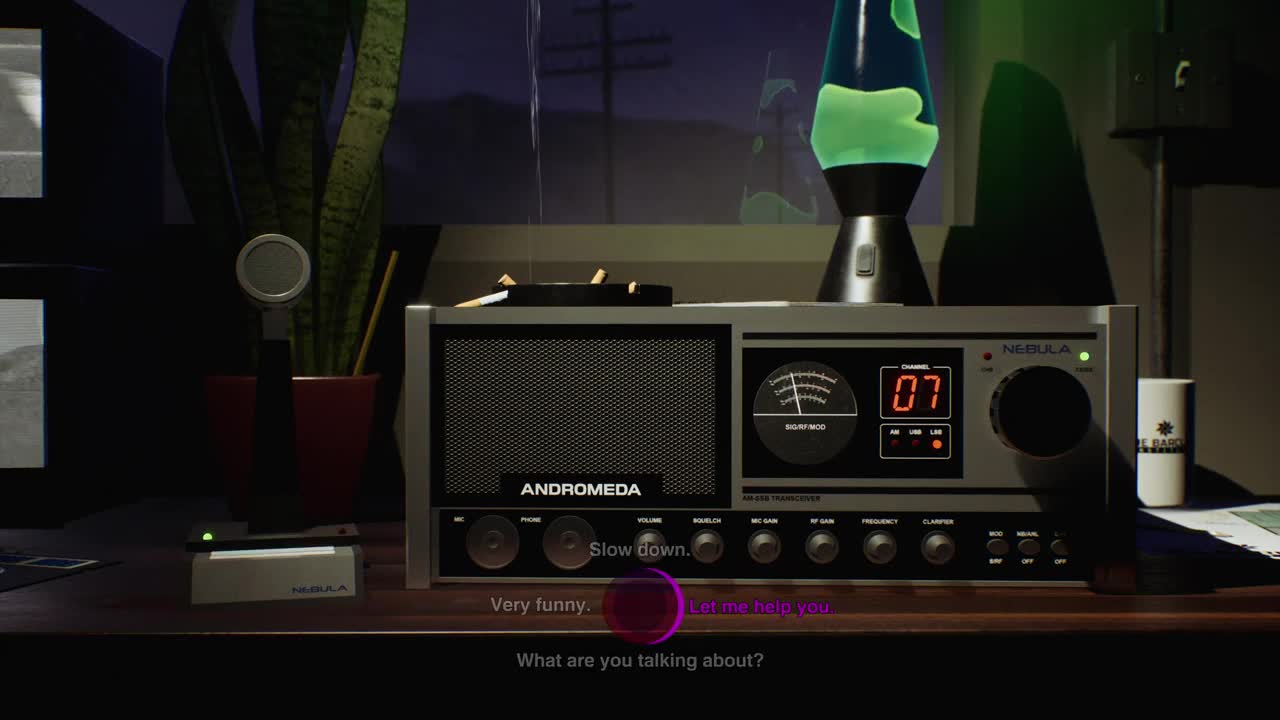Screen dimensions: 1280x720
Task: Click the MIC GAIN knob
Action: pyautogui.click(x=764, y=548)
